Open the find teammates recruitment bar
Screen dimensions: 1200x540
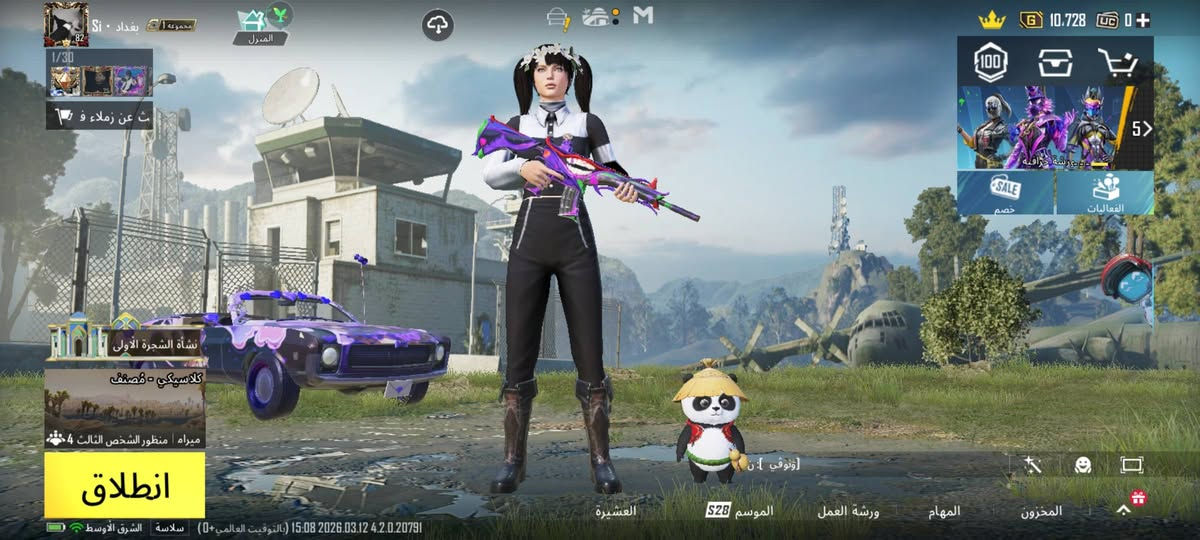100,116
